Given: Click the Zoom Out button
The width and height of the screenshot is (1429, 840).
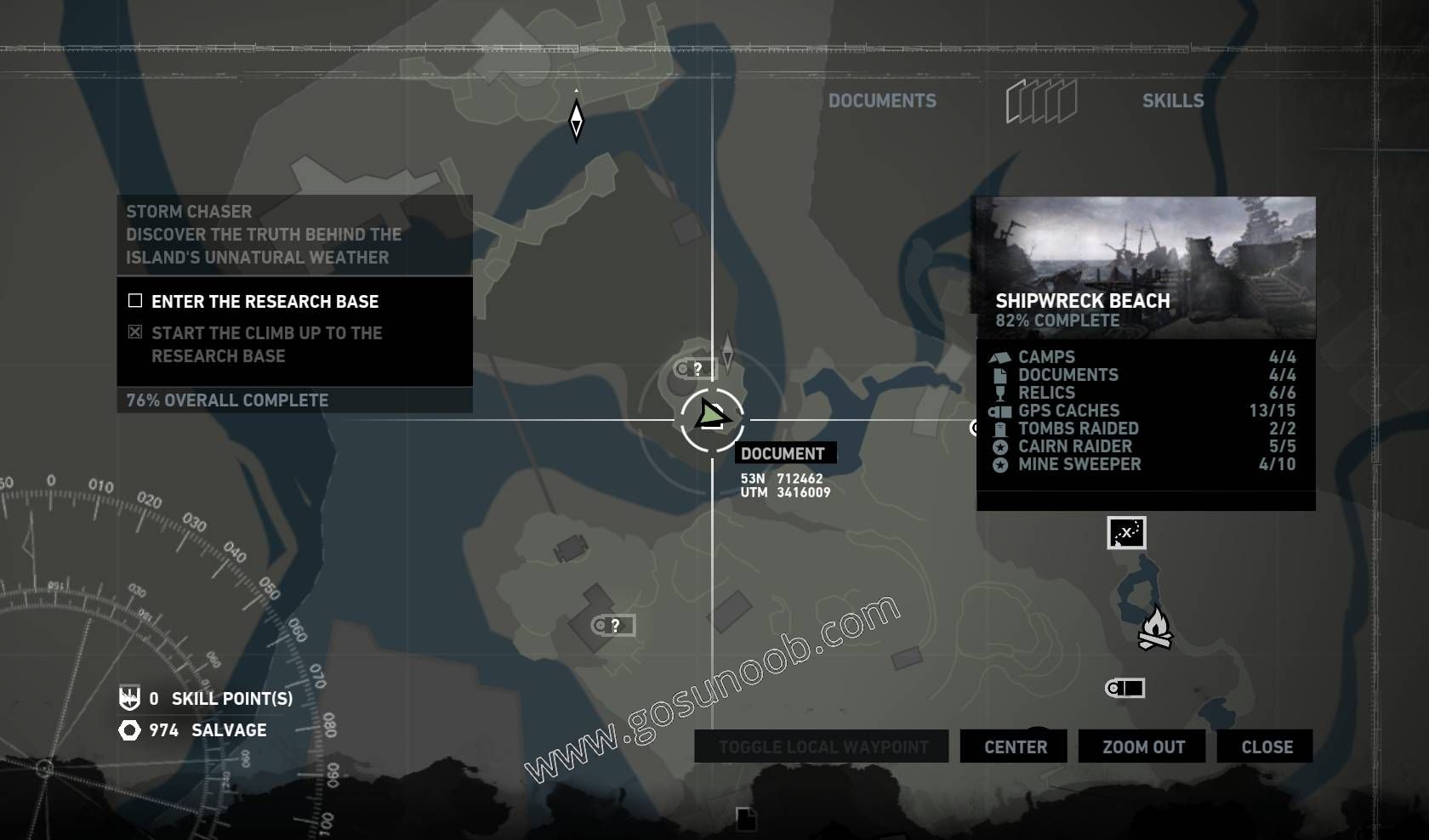Looking at the screenshot, I should 1141,746.
